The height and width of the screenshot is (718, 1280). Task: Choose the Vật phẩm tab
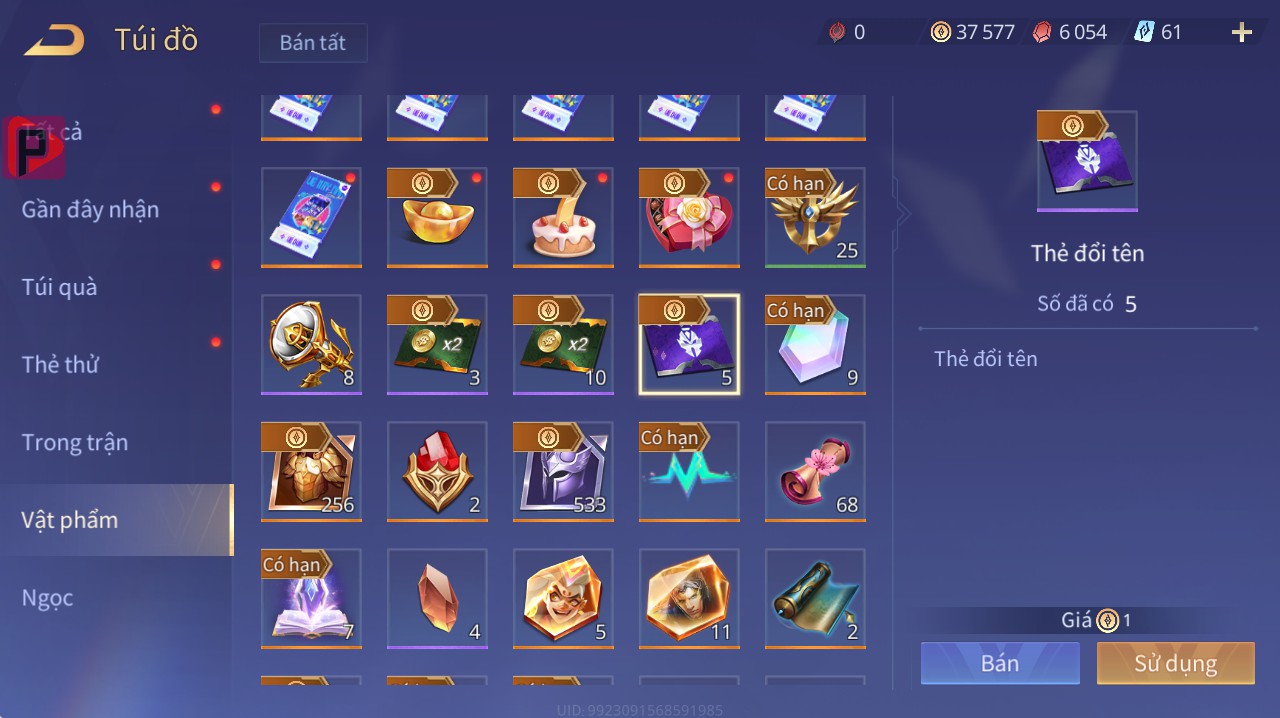pyautogui.click(x=70, y=520)
